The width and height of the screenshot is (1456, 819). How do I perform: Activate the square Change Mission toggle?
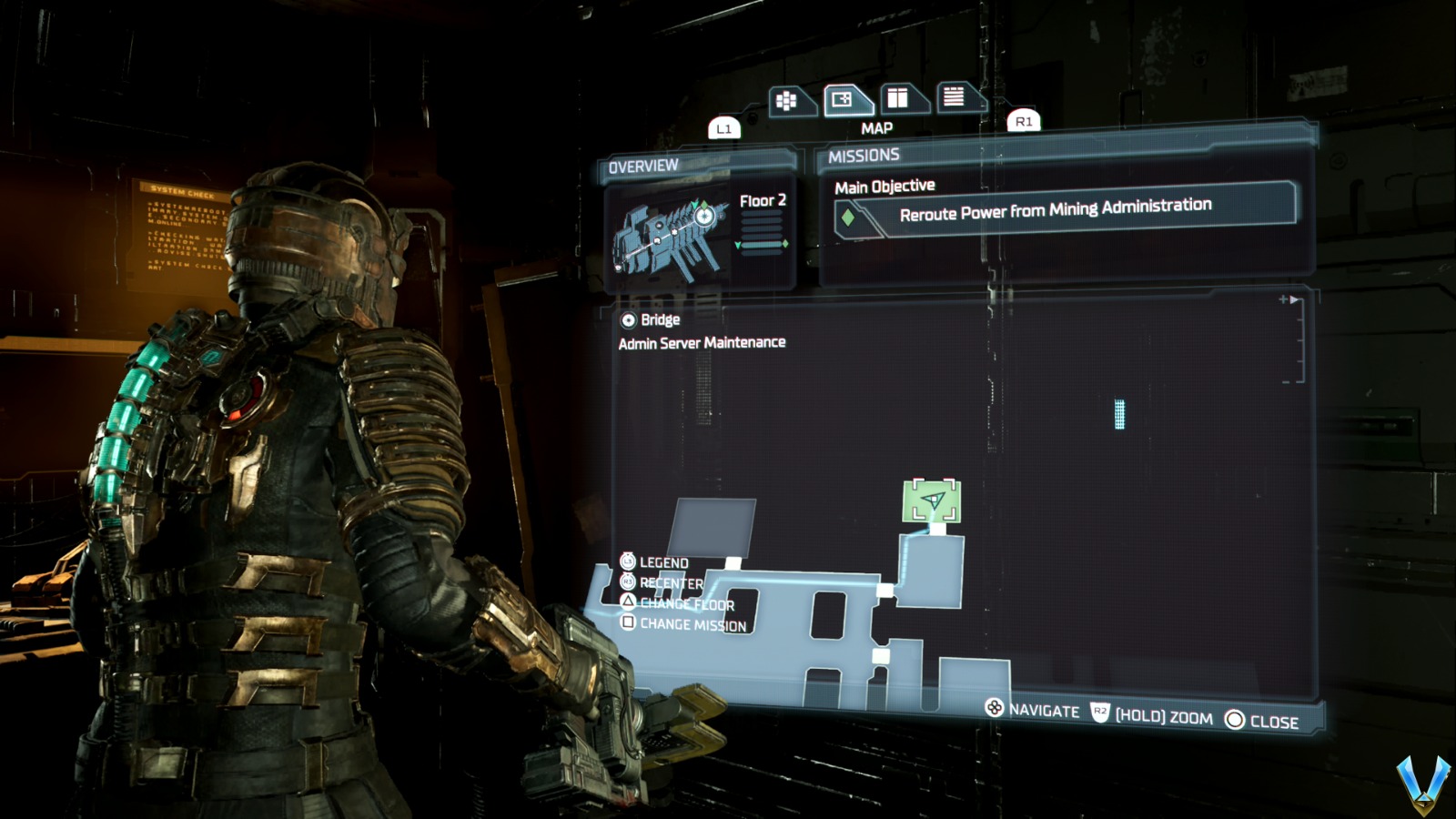point(628,622)
